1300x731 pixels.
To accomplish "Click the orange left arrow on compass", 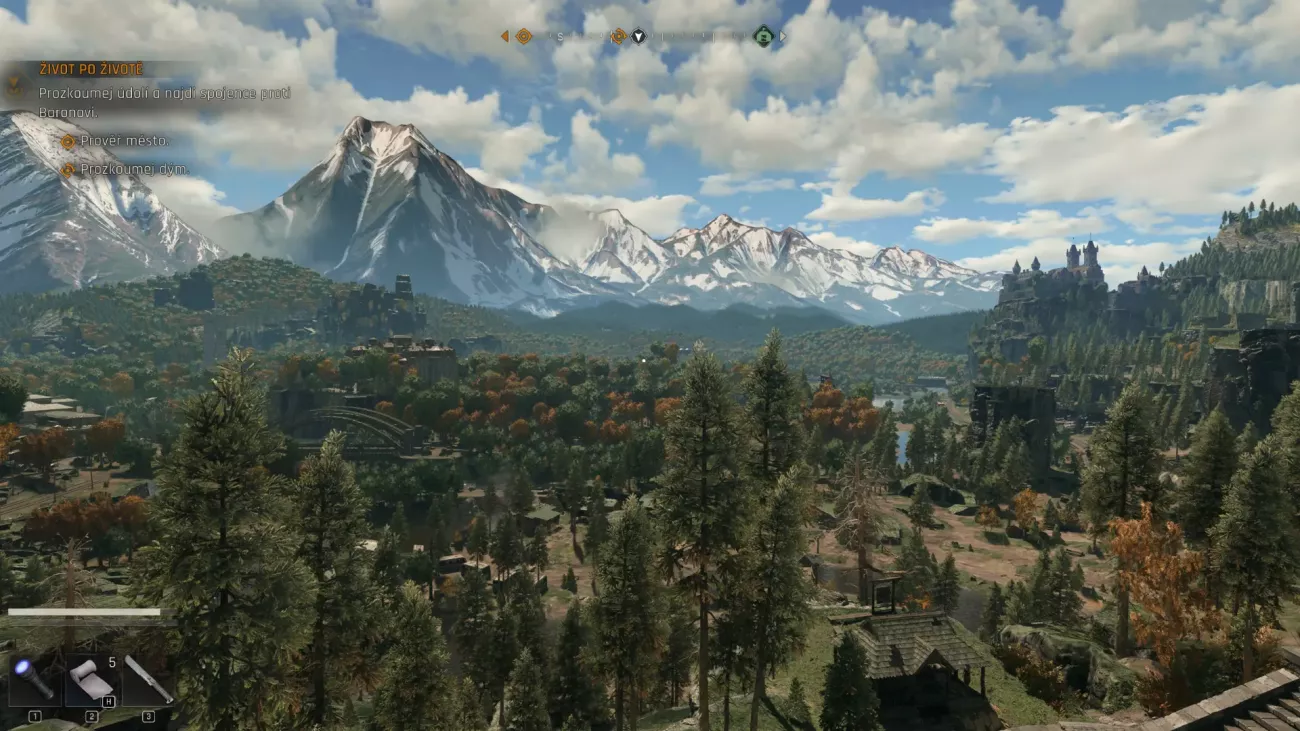I will [x=505, y=36].
